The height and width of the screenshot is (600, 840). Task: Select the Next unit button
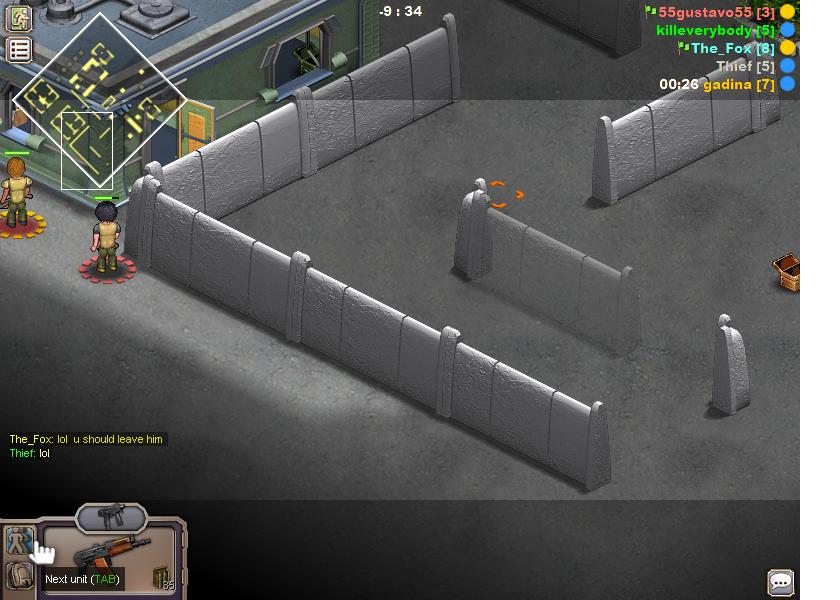point(19,541)
